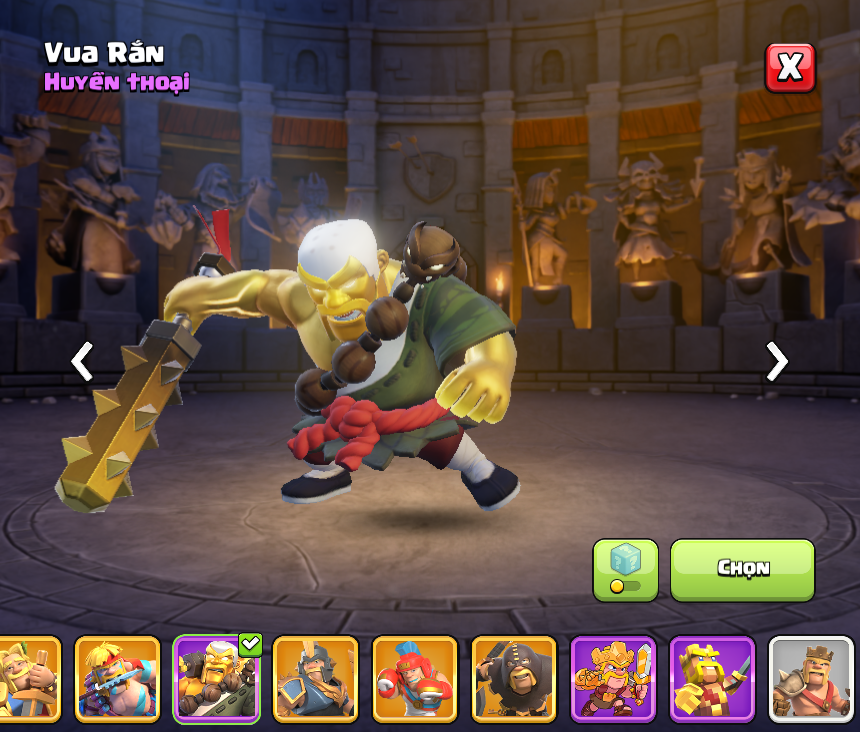Choose the commando king with blue gun skin
Viewport: 860px width, 732px height.
tap(117, 679)
